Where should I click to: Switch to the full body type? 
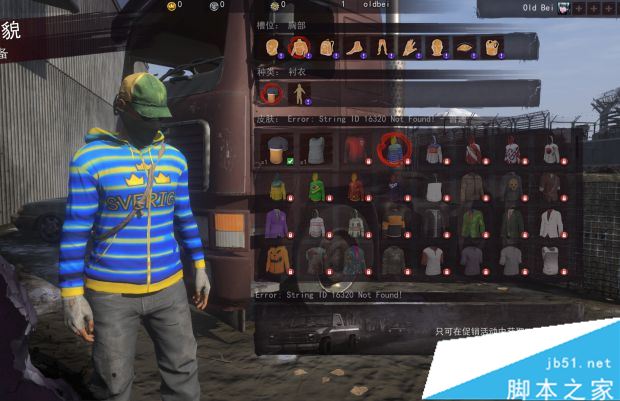coord(299,94)
